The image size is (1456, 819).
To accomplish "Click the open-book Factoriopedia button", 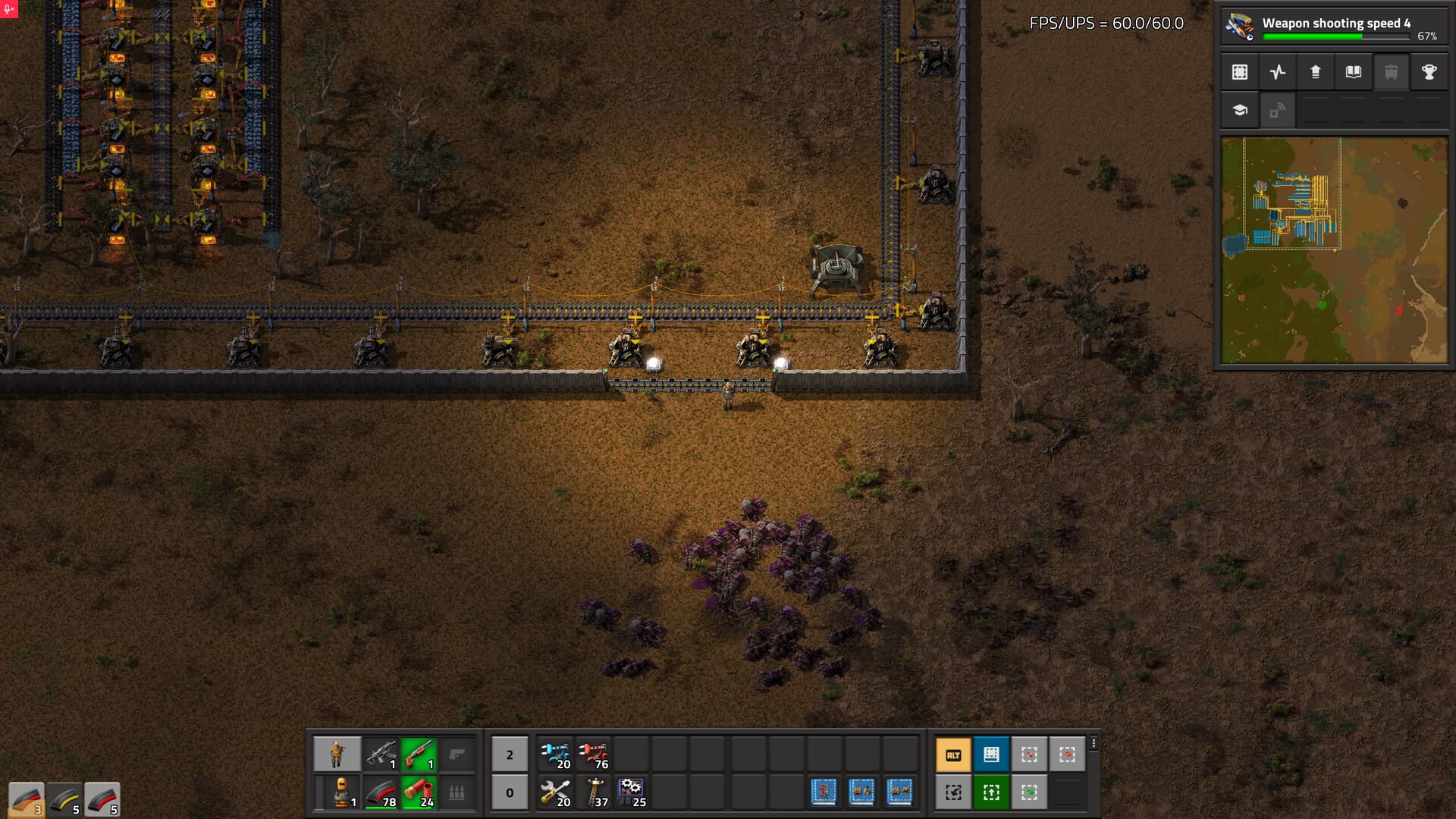I will point(1353,72).
